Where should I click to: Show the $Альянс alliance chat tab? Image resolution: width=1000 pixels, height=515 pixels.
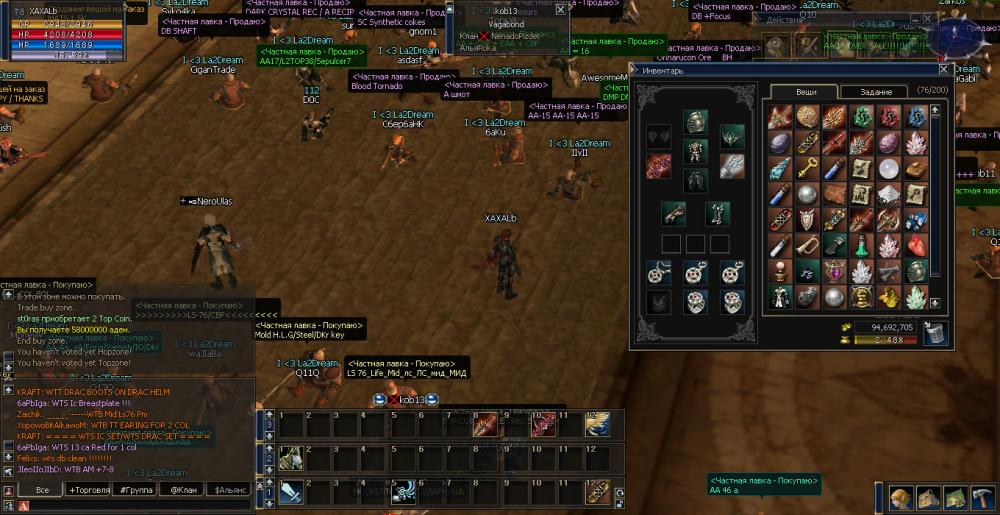(230, 489)
